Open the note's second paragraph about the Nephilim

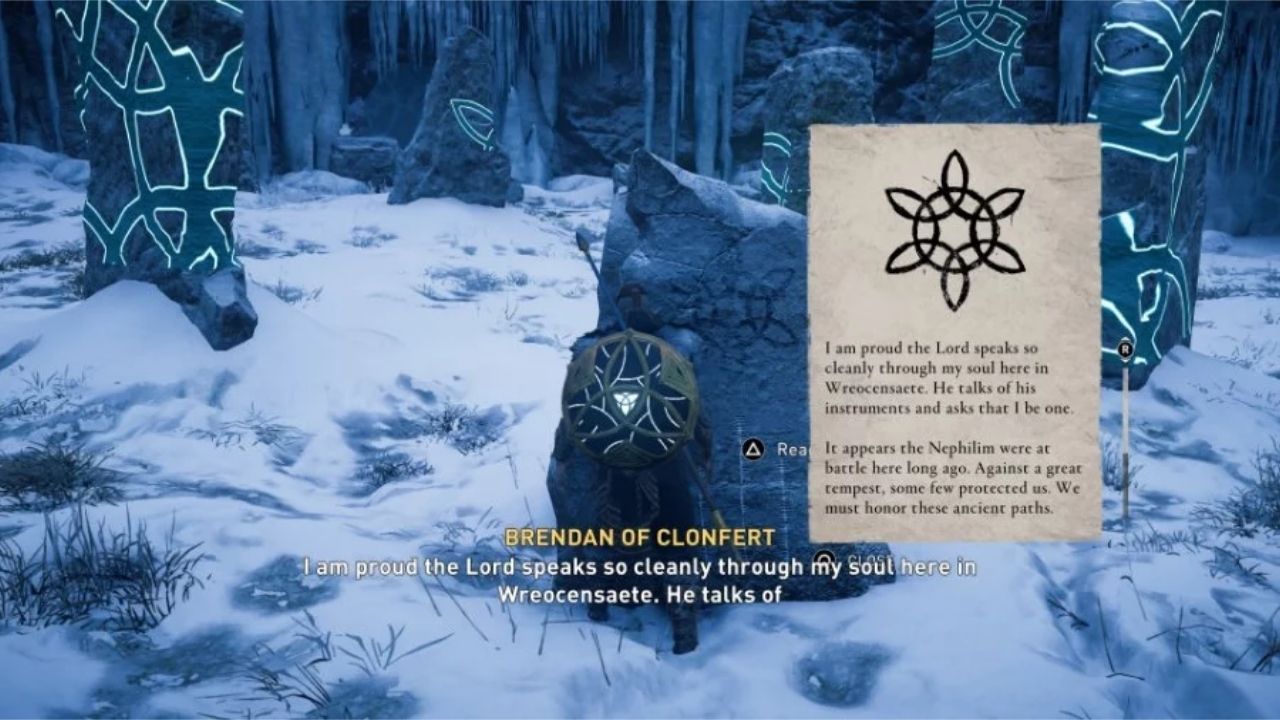click(x=950, y=480)
